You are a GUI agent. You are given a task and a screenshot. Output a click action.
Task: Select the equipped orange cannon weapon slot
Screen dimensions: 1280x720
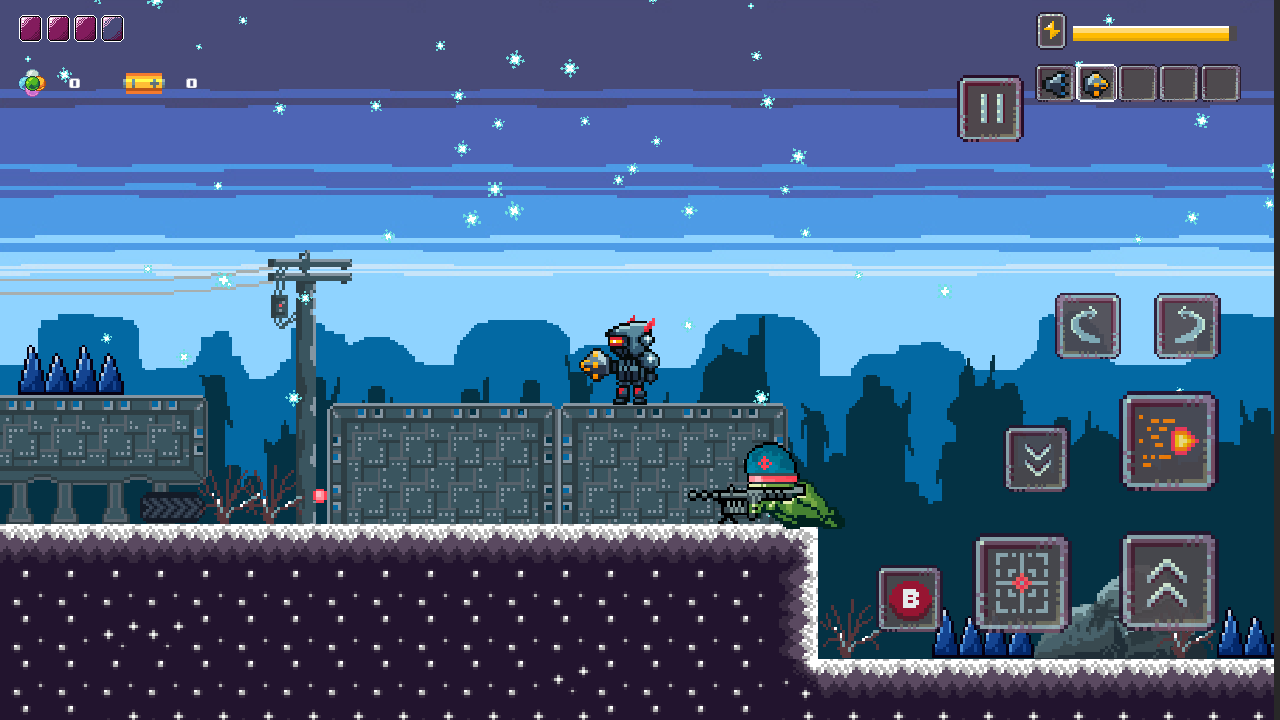(x=1096, y=83)
